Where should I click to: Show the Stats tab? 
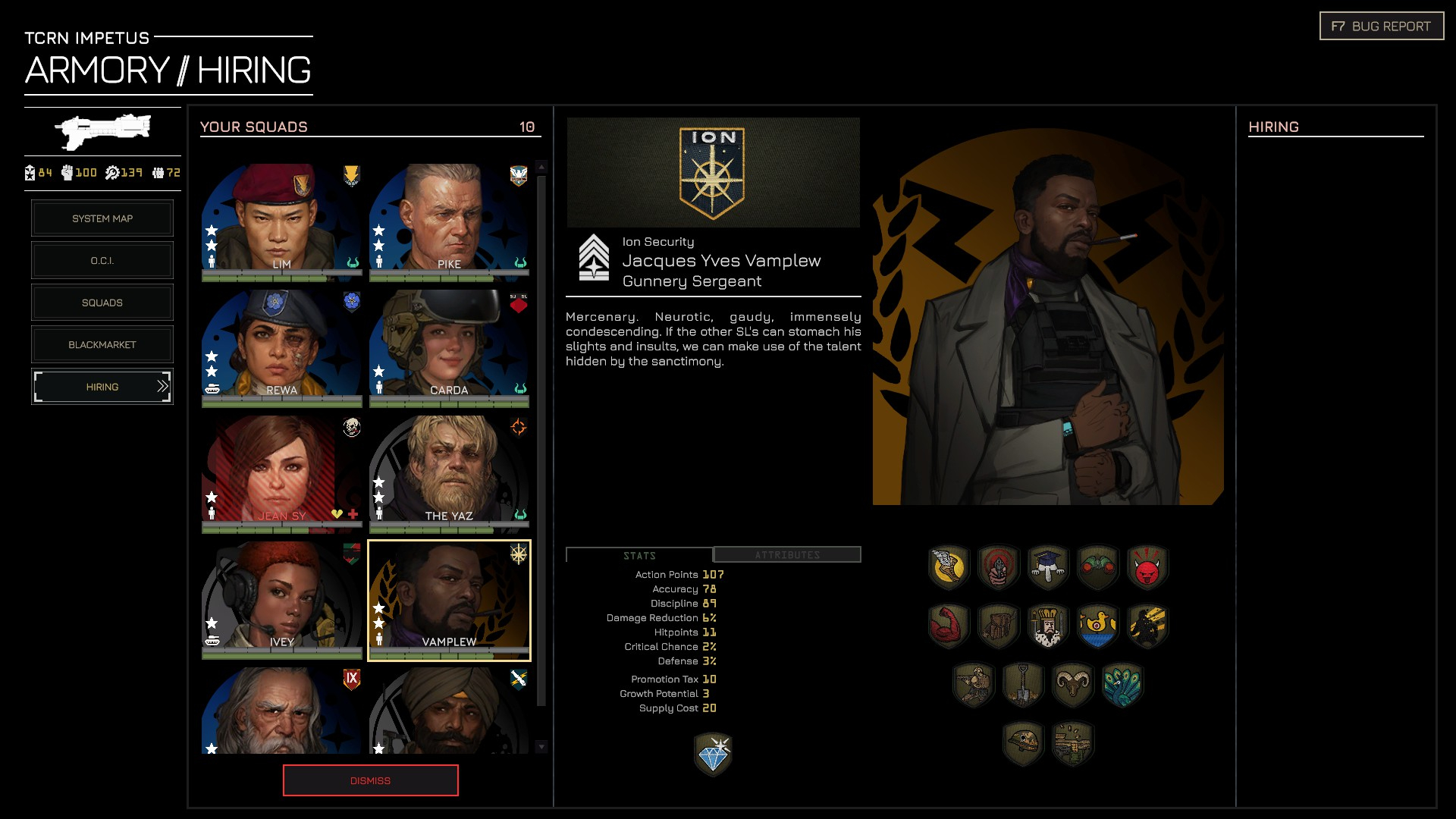tap(639, 556)
